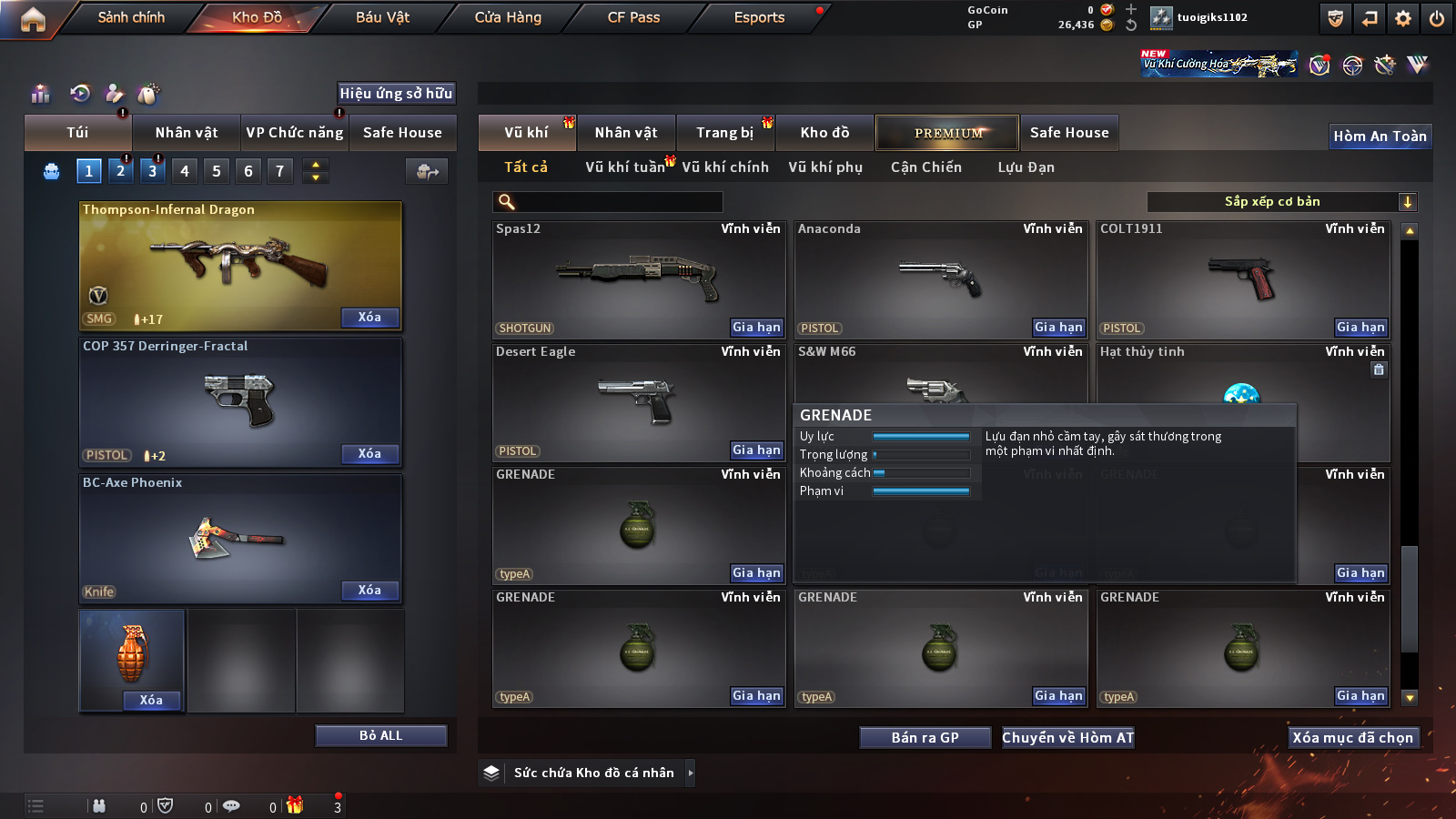Switch to bag loadout number 4
The width and height of the screenshot is (1456, 819).
[185, 171]
